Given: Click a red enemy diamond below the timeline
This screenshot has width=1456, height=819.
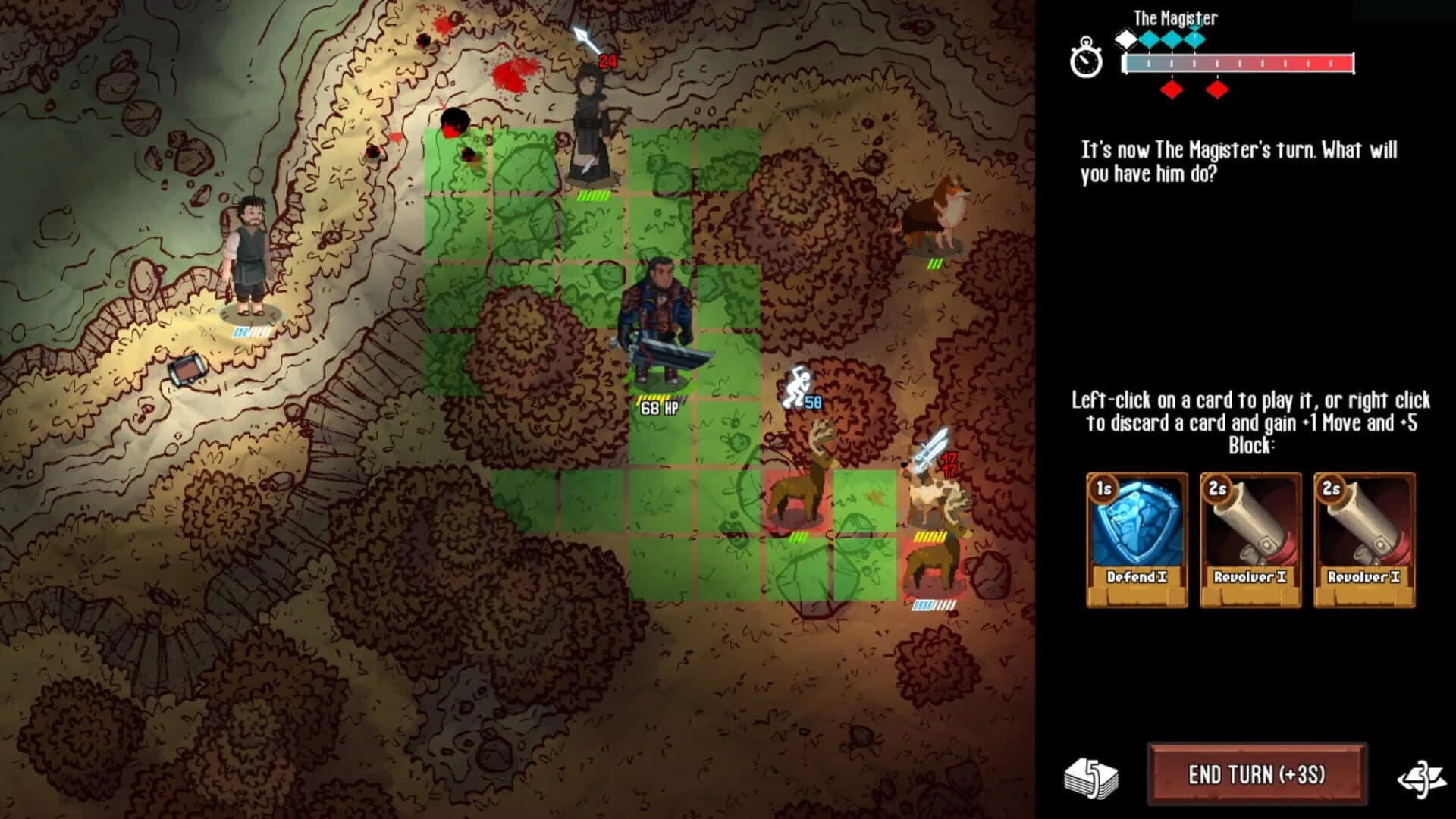Looking at the screenshot, I should [1172, 89].
